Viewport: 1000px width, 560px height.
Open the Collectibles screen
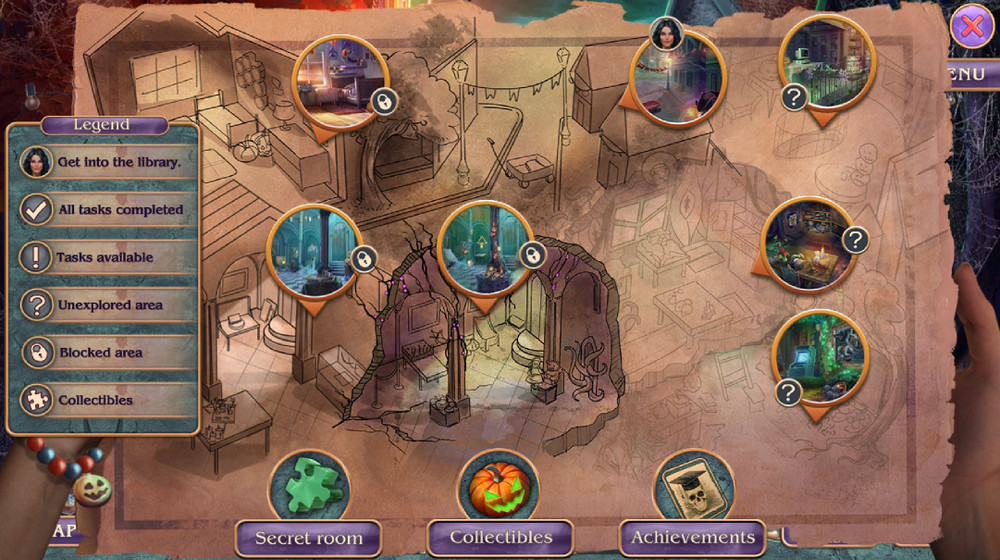point(500,538)
